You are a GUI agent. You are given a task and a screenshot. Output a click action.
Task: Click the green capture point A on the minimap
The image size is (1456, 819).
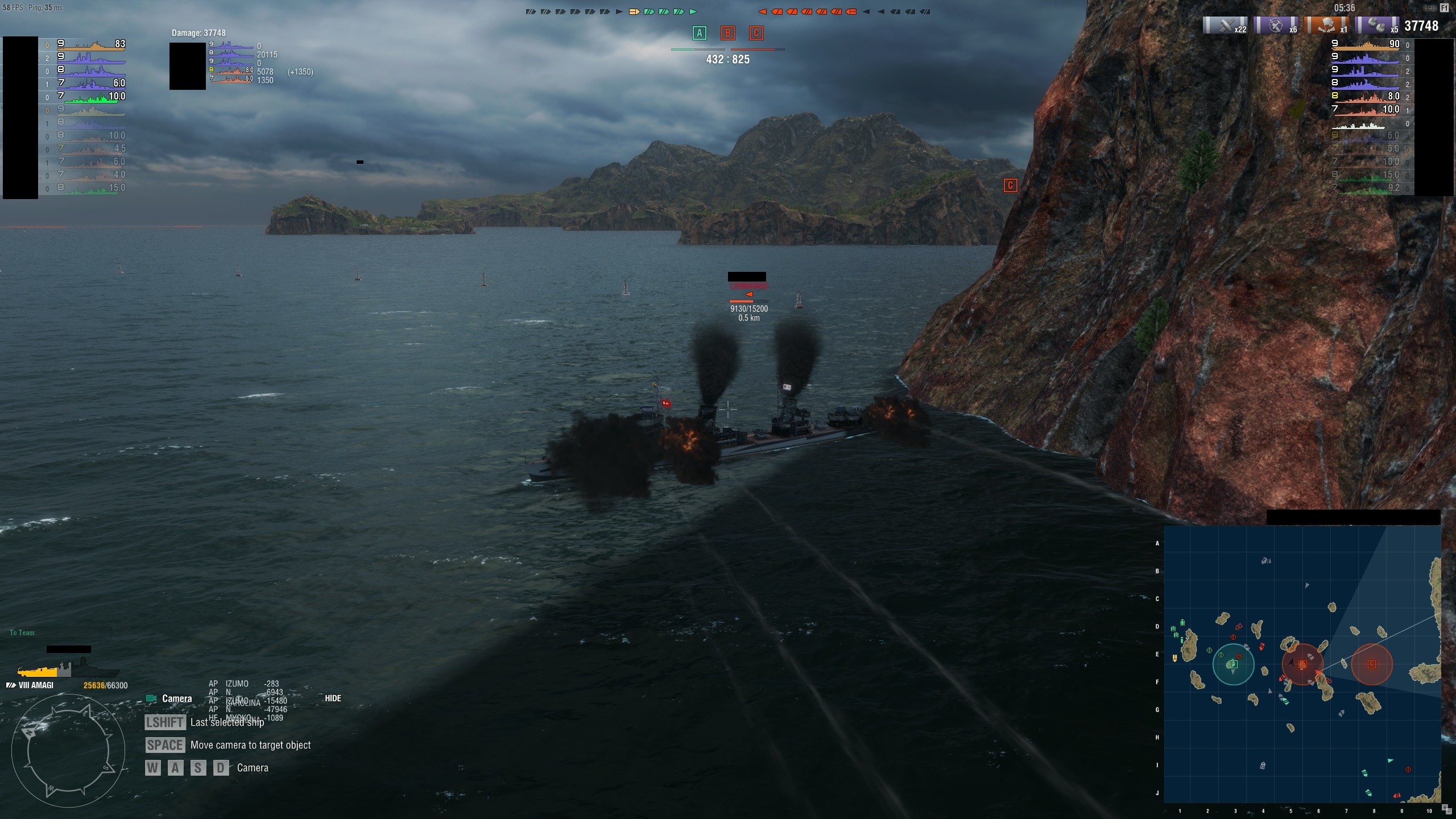[x=1233, y=664]
